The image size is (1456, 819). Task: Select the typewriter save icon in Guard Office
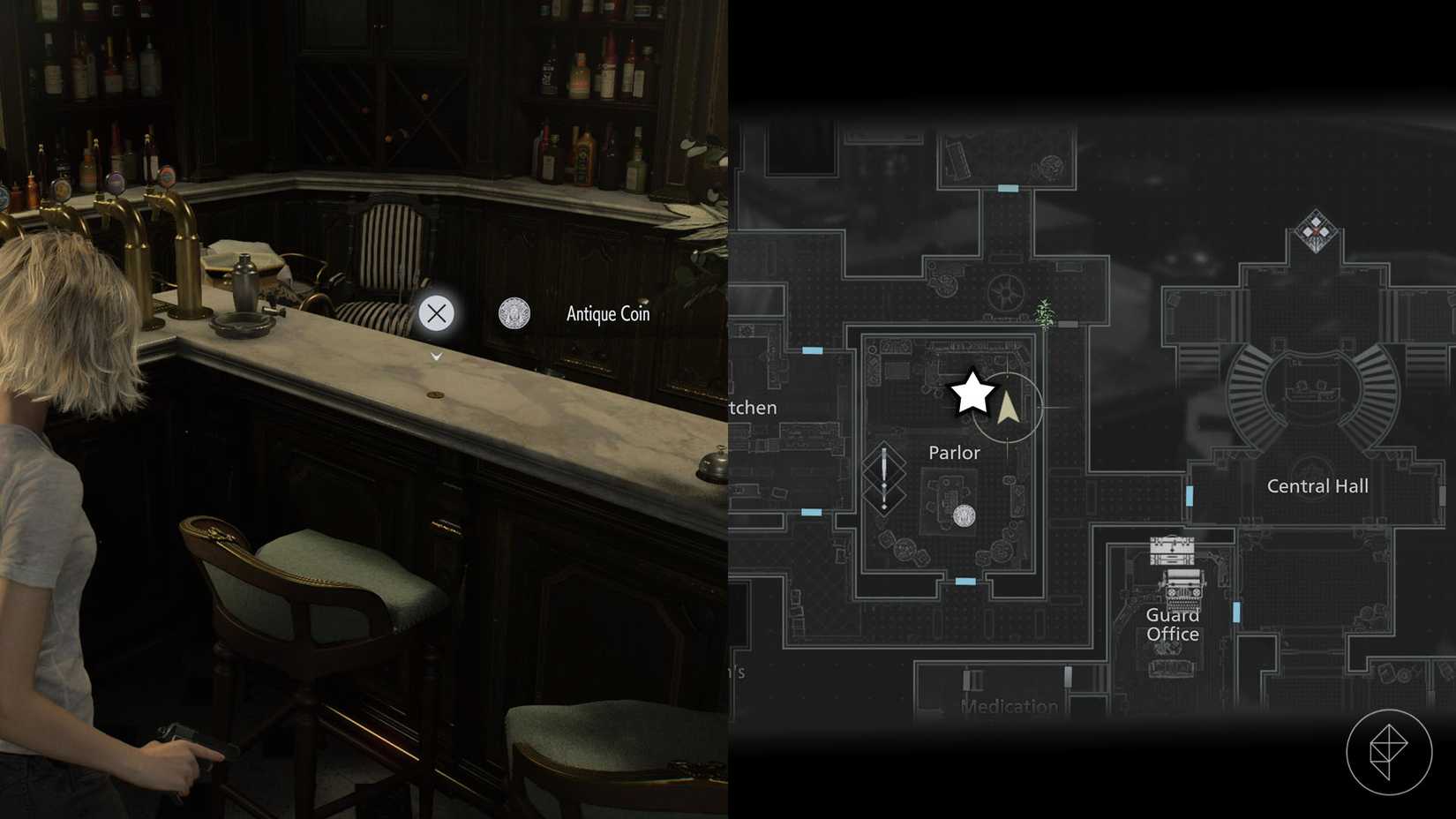coord(1185,587)
